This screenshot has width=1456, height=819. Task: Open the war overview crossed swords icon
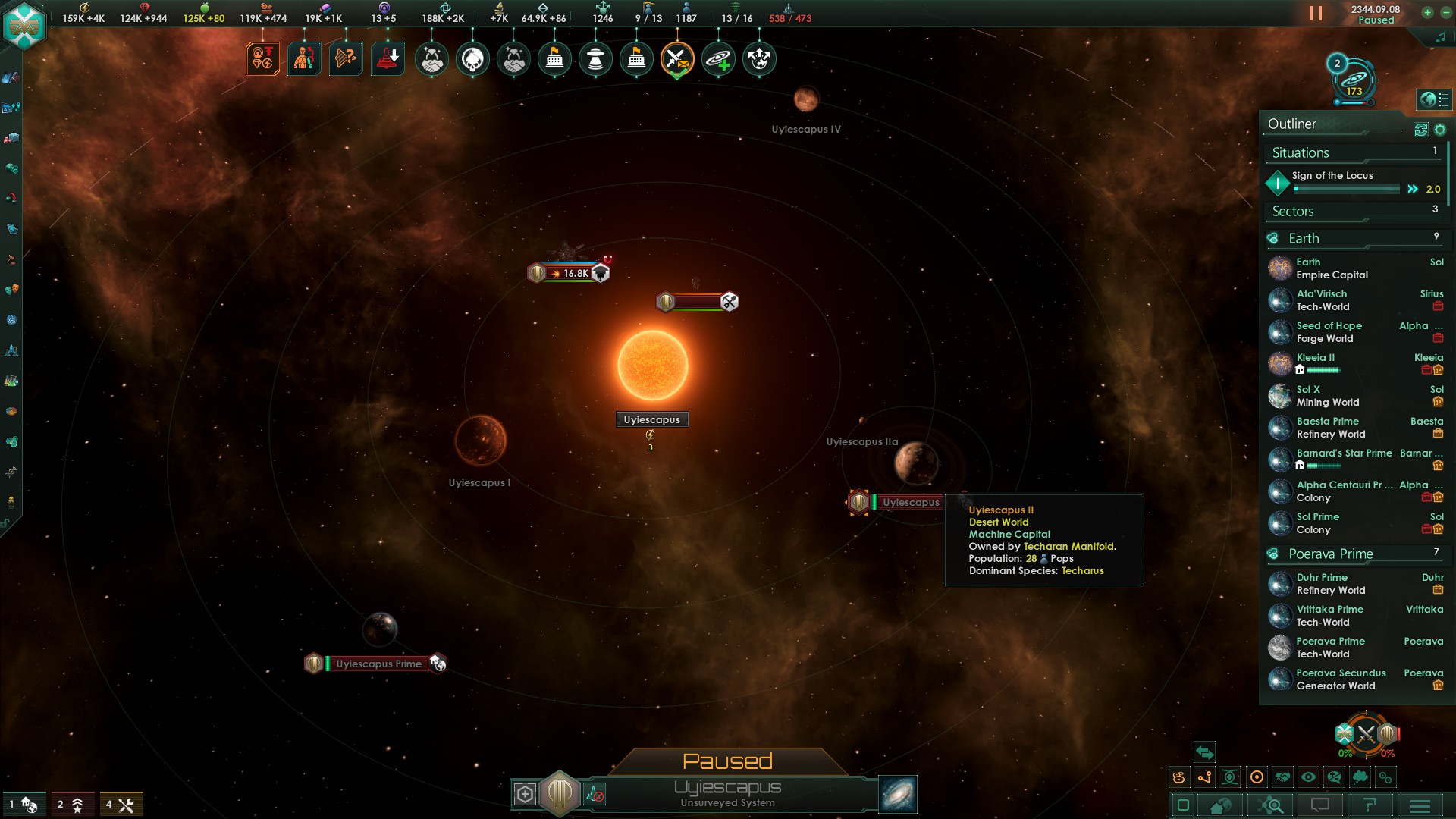click(x=1366, y=734)
